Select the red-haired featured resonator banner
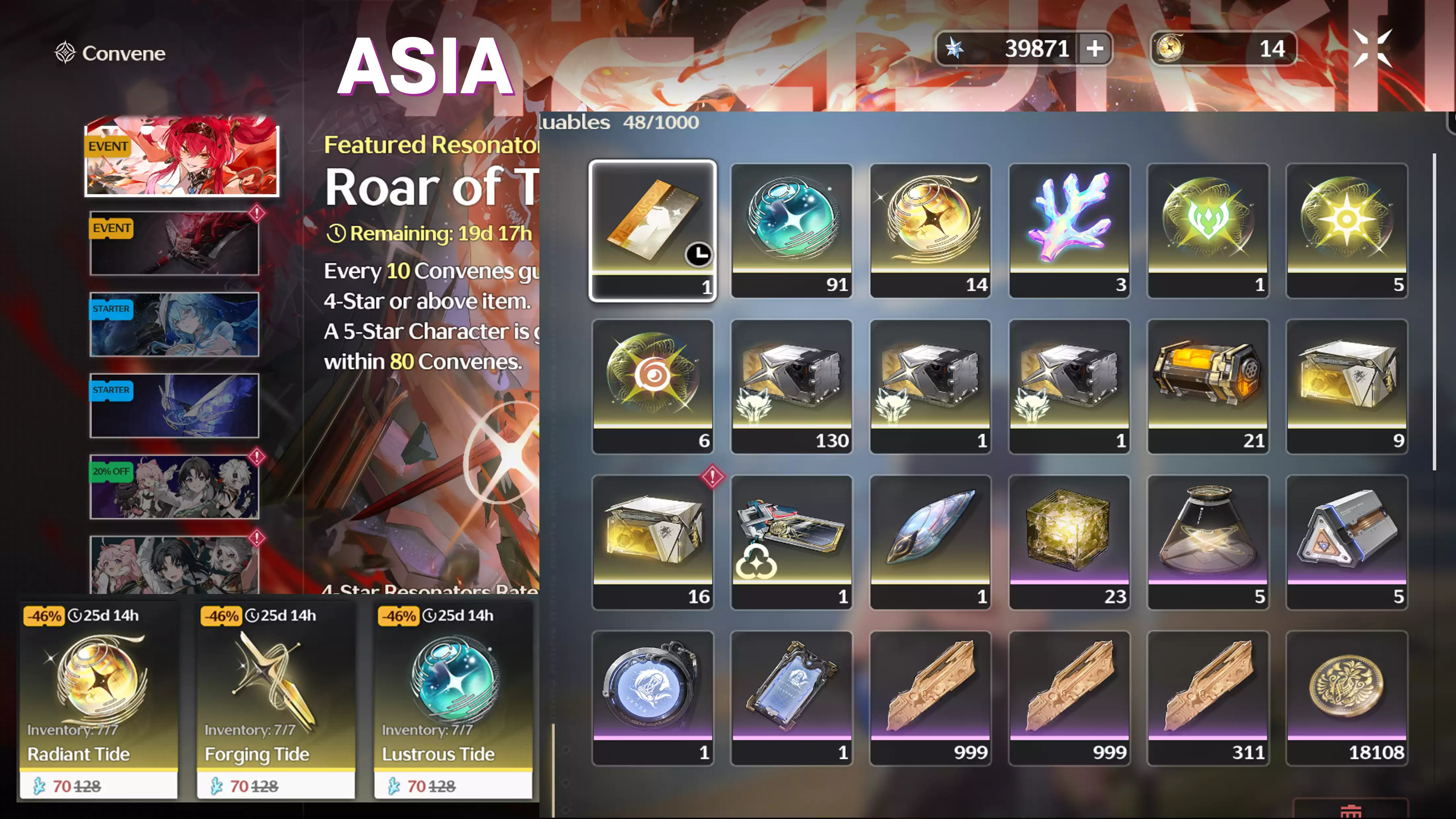Viewport: 1456px width, 819px height. [x=181, y=157]
